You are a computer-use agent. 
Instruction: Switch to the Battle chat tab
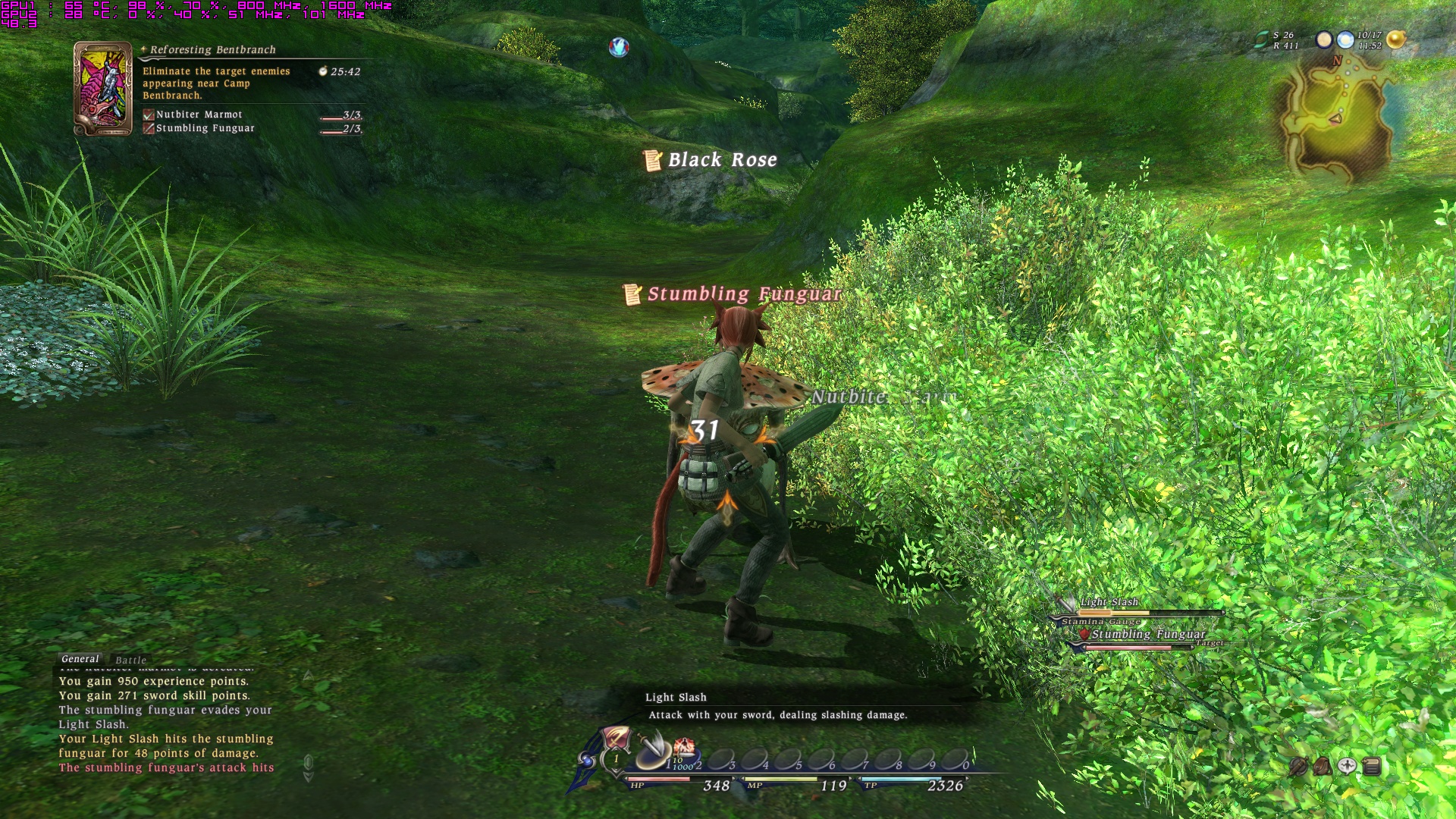tap(130, 660)
